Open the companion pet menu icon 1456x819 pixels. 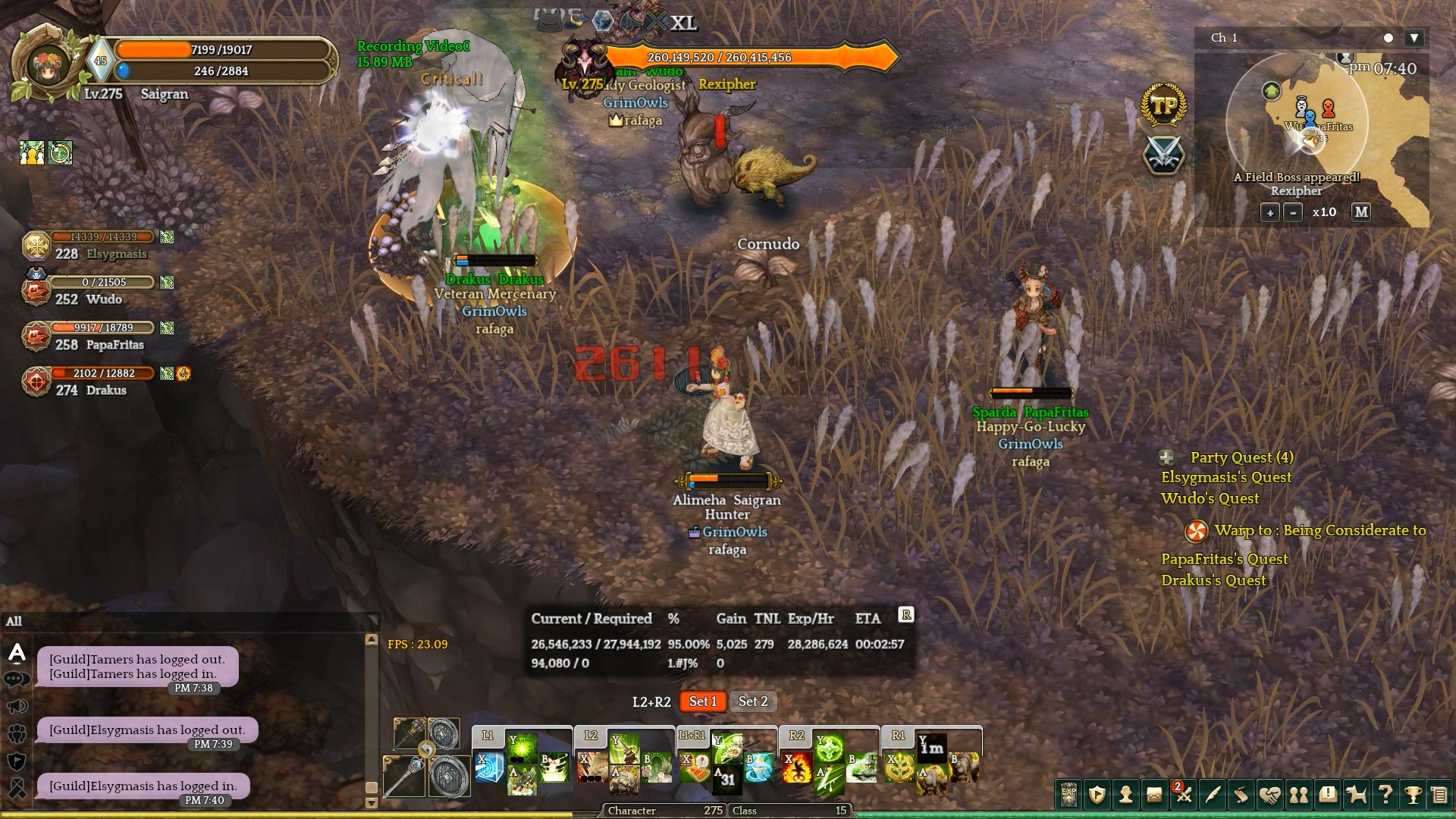[x=1356, y=795]
